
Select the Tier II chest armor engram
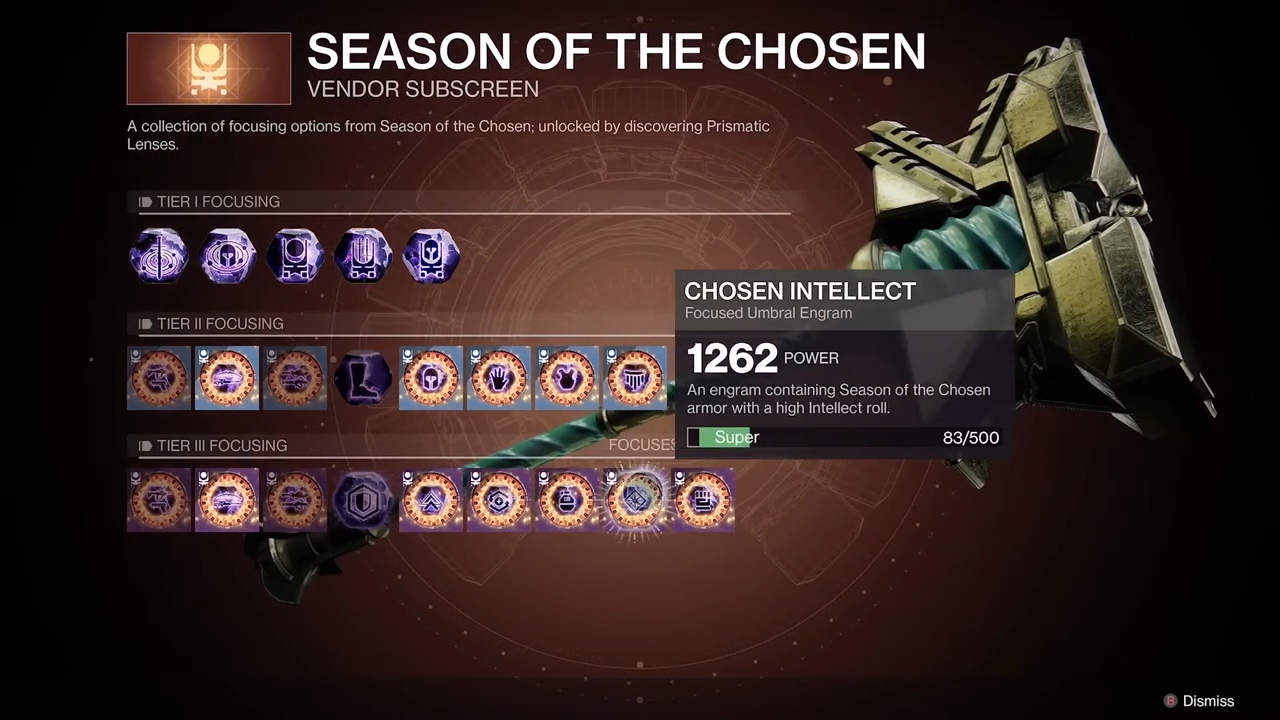point(567,378)
